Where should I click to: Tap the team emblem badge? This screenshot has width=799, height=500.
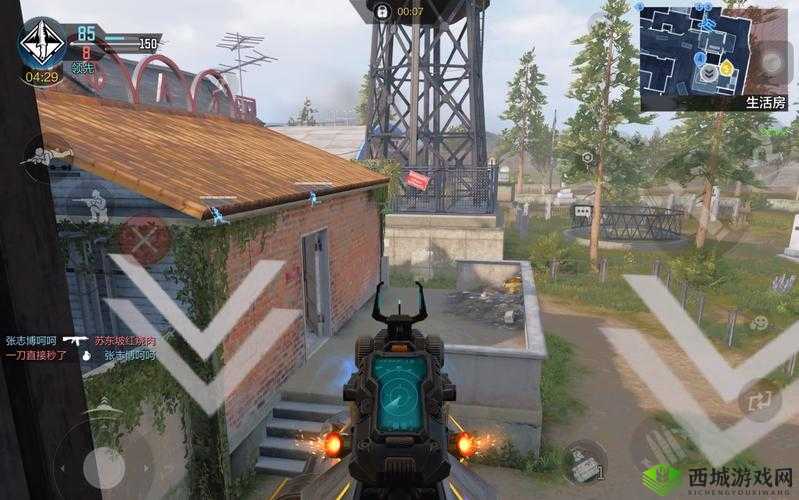click(41, 42)
